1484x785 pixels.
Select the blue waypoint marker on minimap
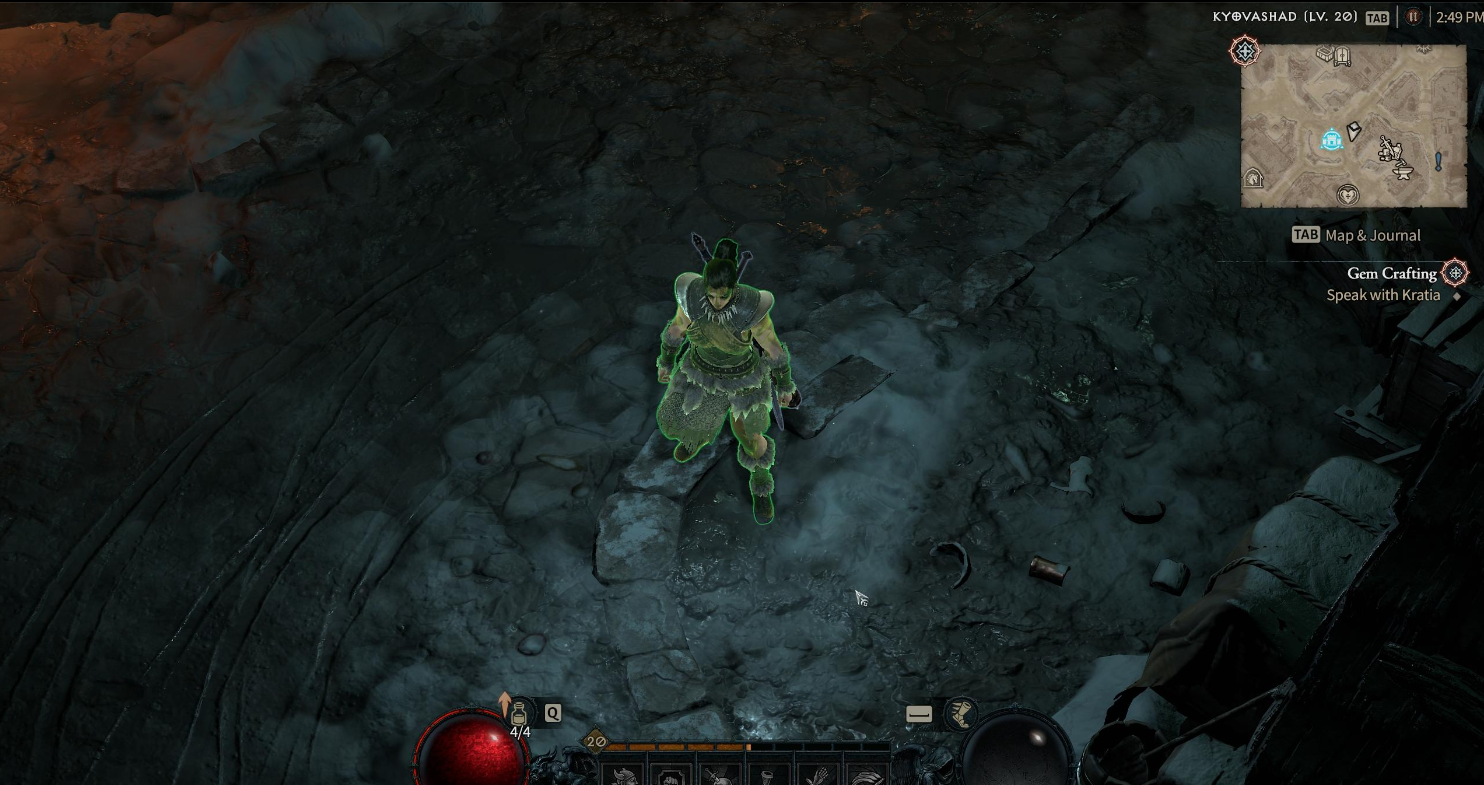point(1331,140)
